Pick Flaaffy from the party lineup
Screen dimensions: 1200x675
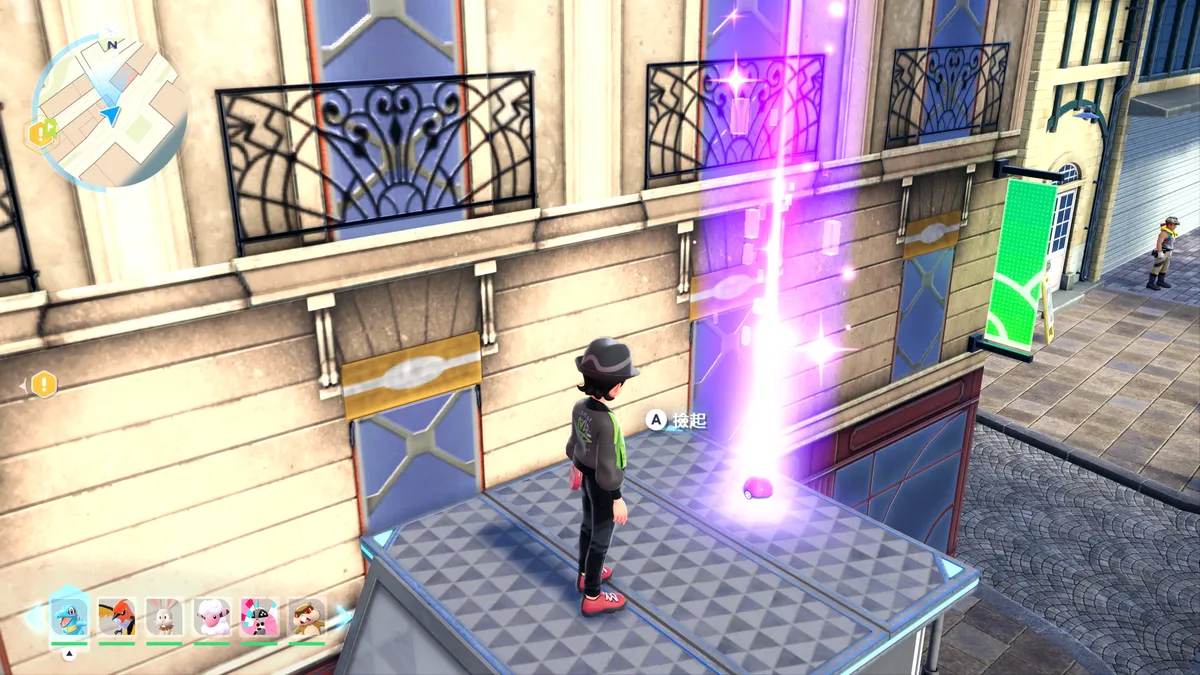(x=212, y=617)
